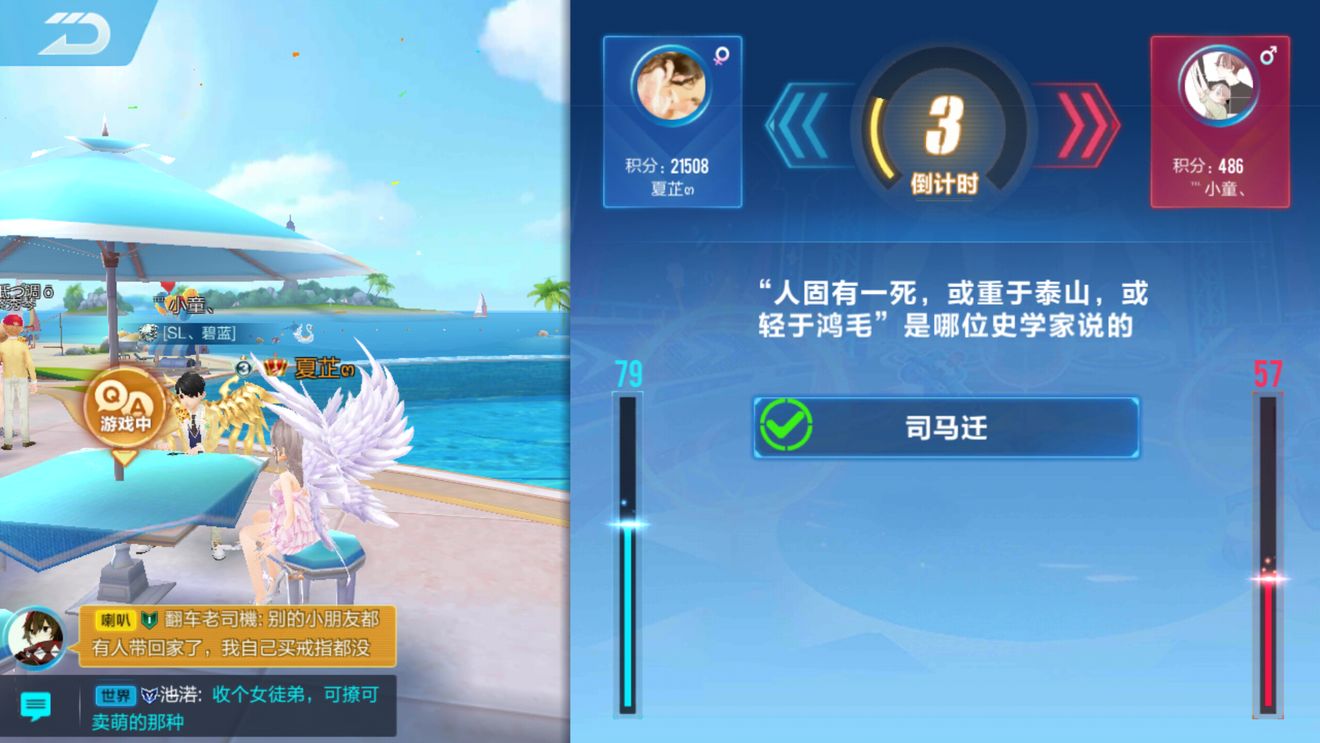Open the 喇叭 broadcast message from 翻车老司機
The width and height of the screenshot is (1320, 743).
point(231,634)
